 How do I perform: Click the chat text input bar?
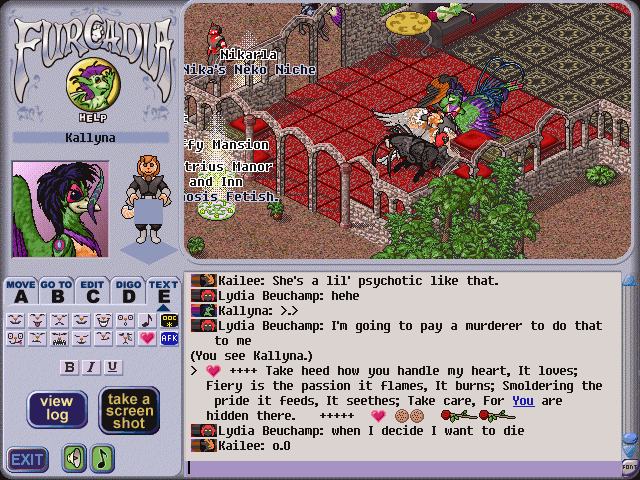click(400, 467)
